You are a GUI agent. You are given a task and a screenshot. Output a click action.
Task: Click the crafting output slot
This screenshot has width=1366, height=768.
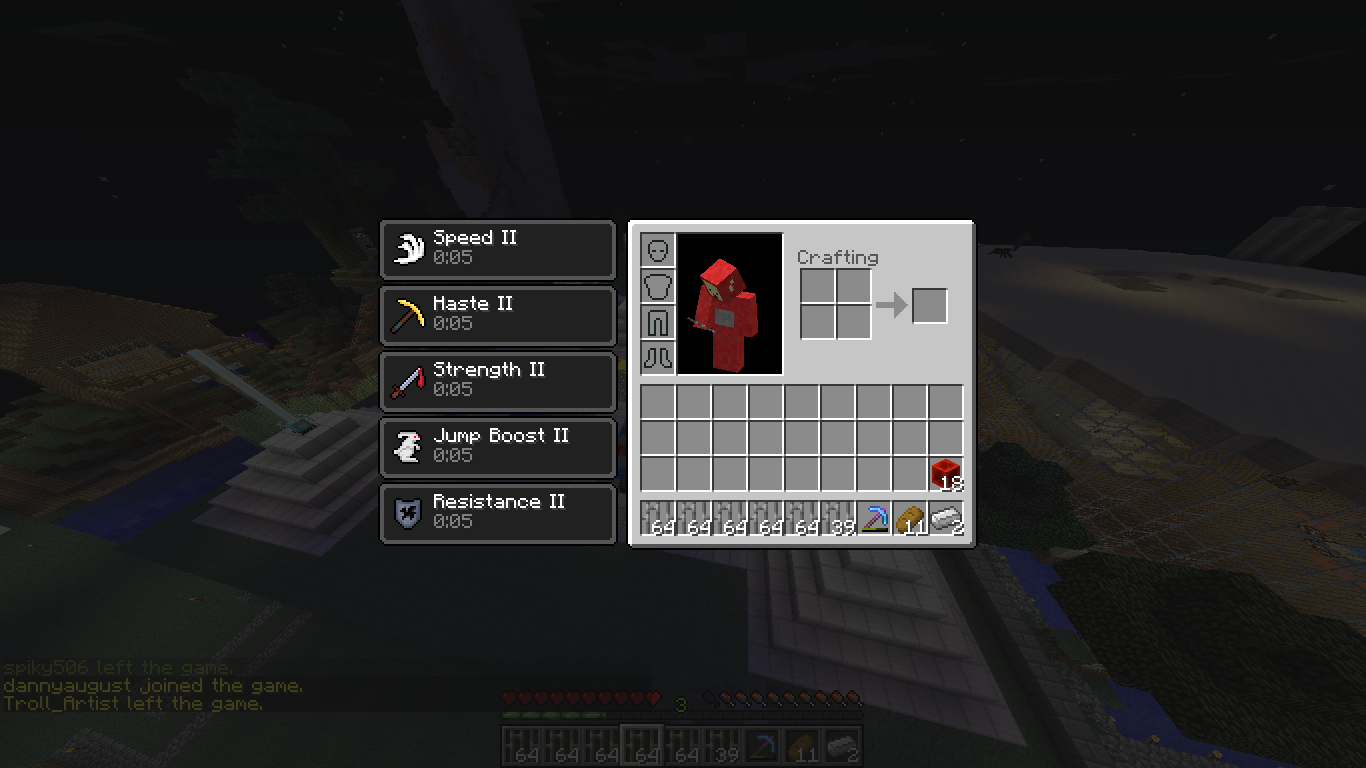pos(929,306)
